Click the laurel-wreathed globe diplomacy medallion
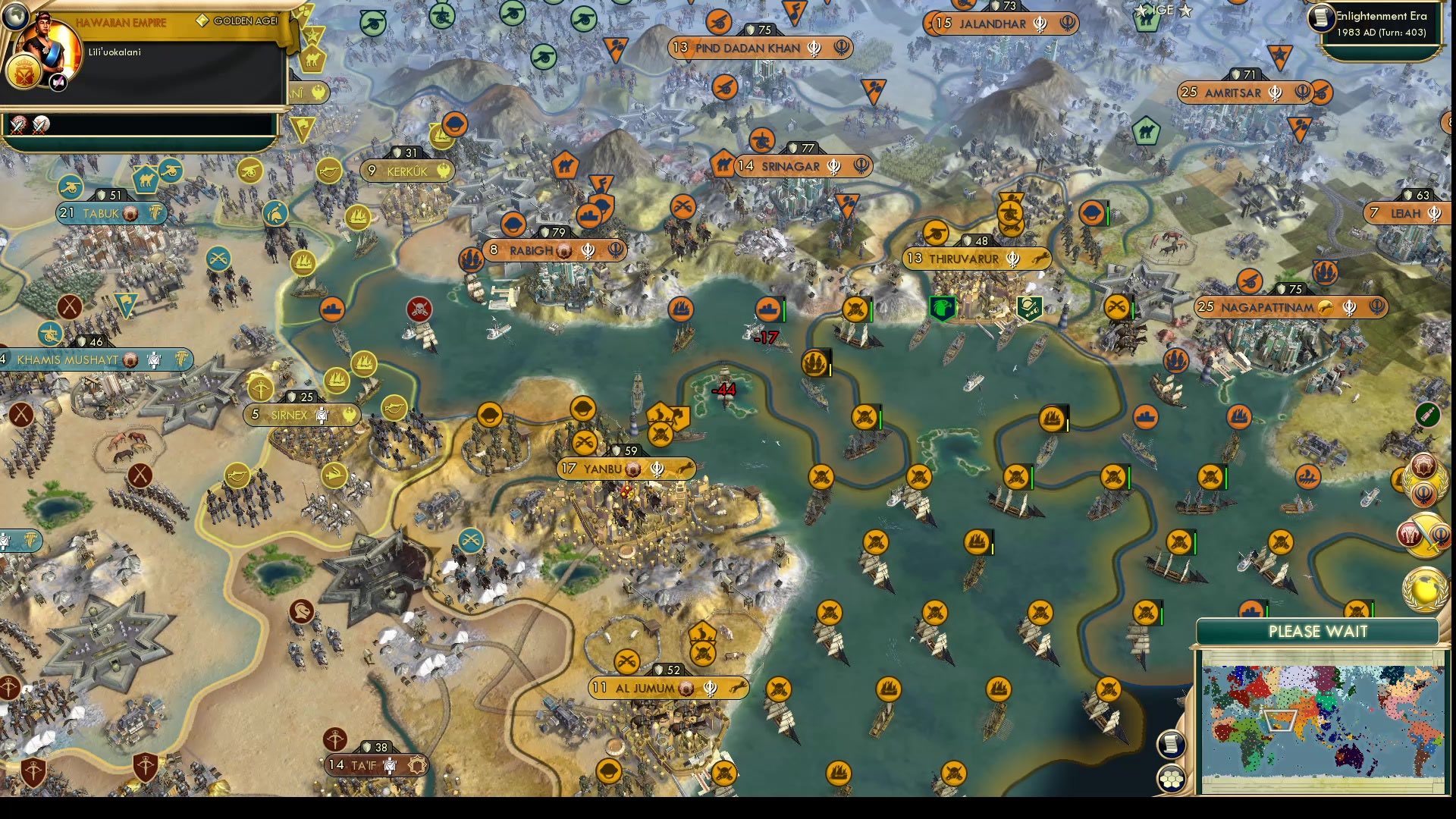 click(1423, 586)
